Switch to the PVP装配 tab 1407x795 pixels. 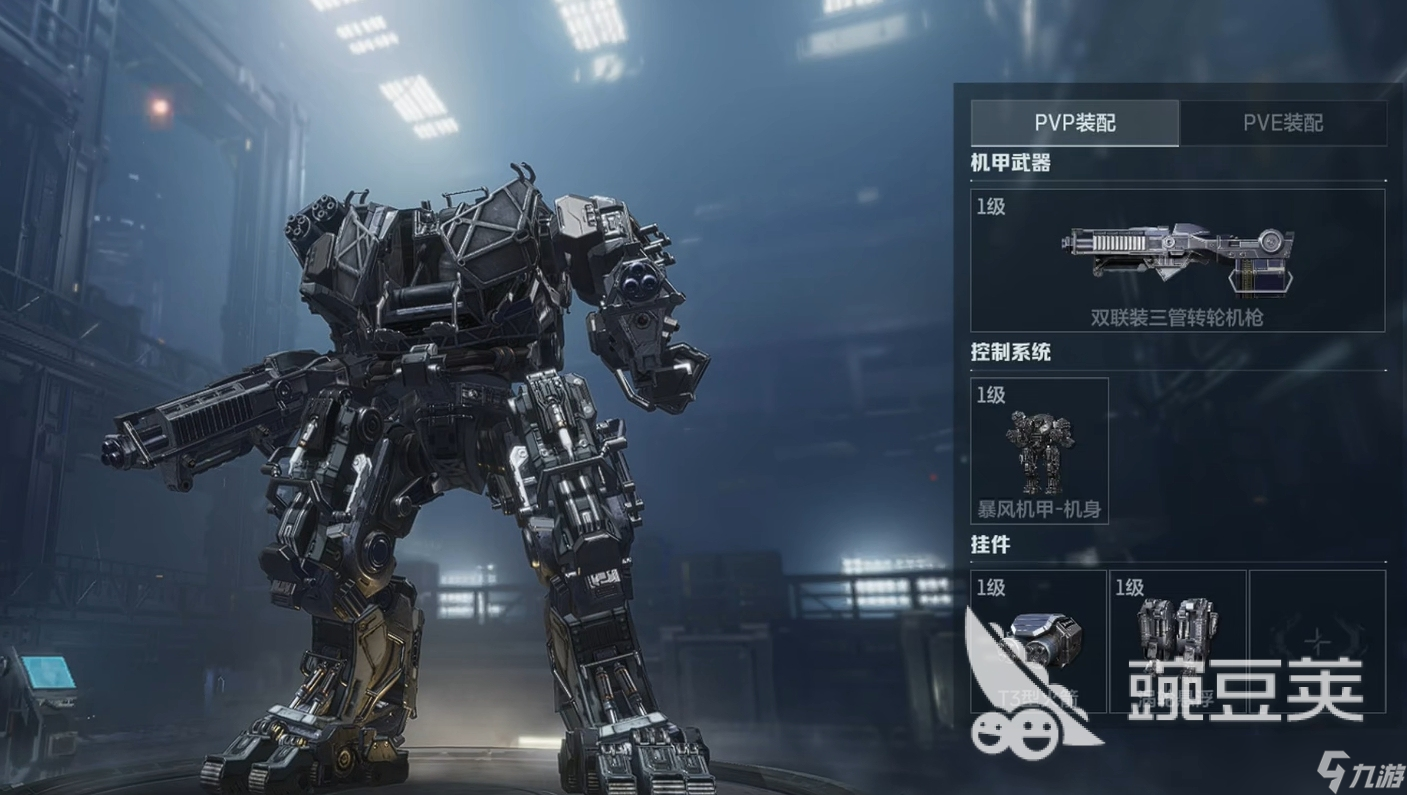click(x=1075, y=123)
